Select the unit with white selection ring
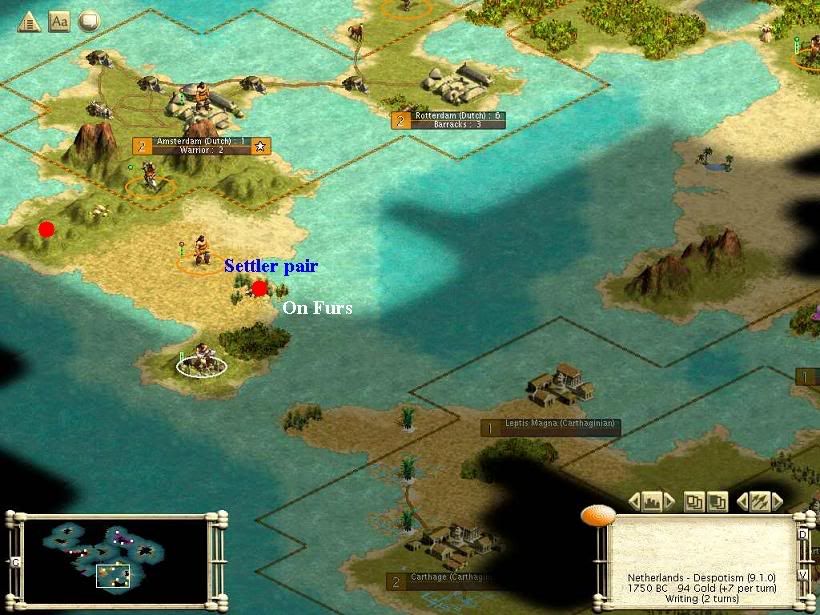The height and width of the screenshot is (615, 820). coord(202,360)
